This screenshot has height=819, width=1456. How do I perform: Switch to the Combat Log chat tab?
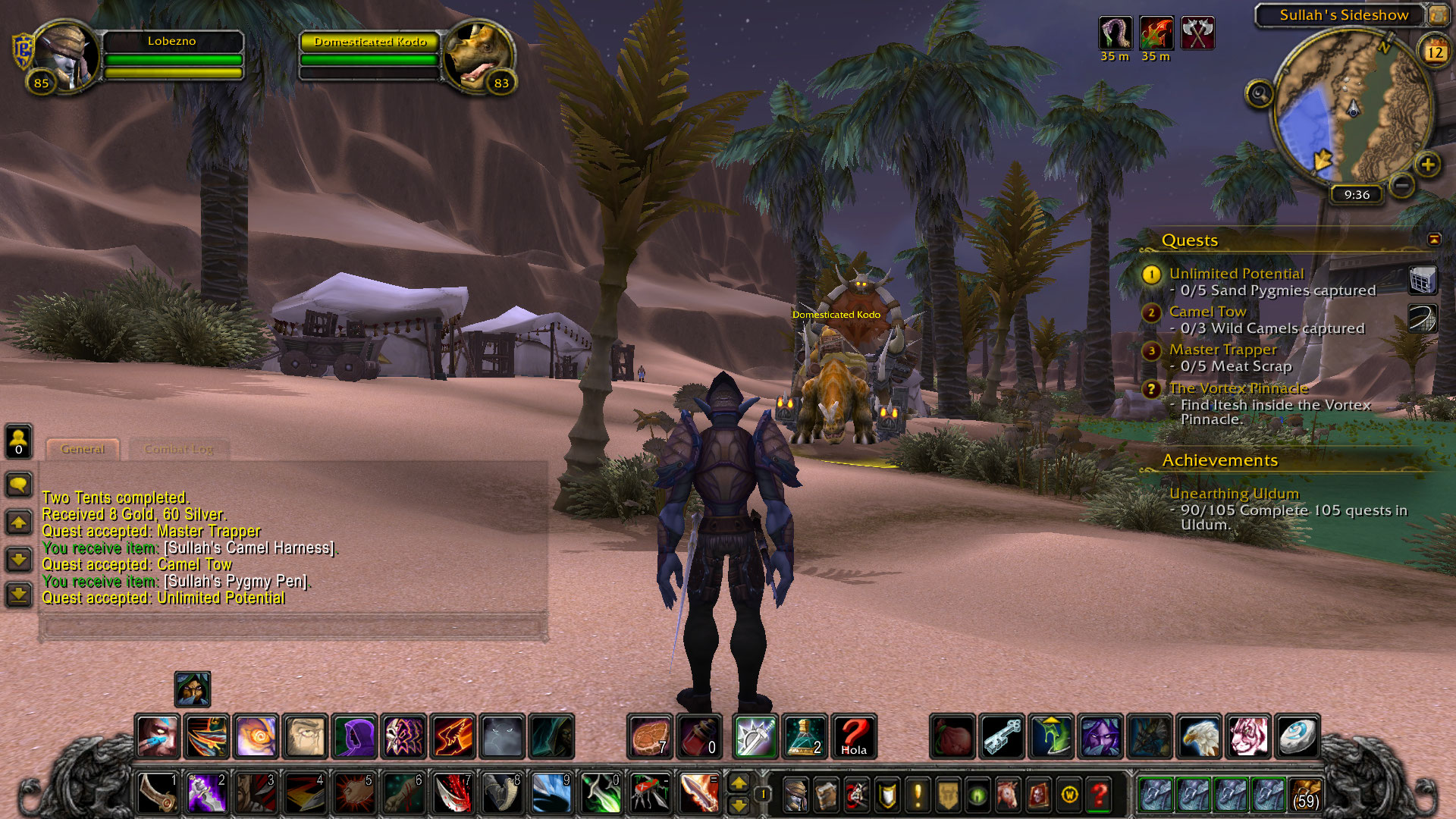pyautogui.click(x=179, y=449)
